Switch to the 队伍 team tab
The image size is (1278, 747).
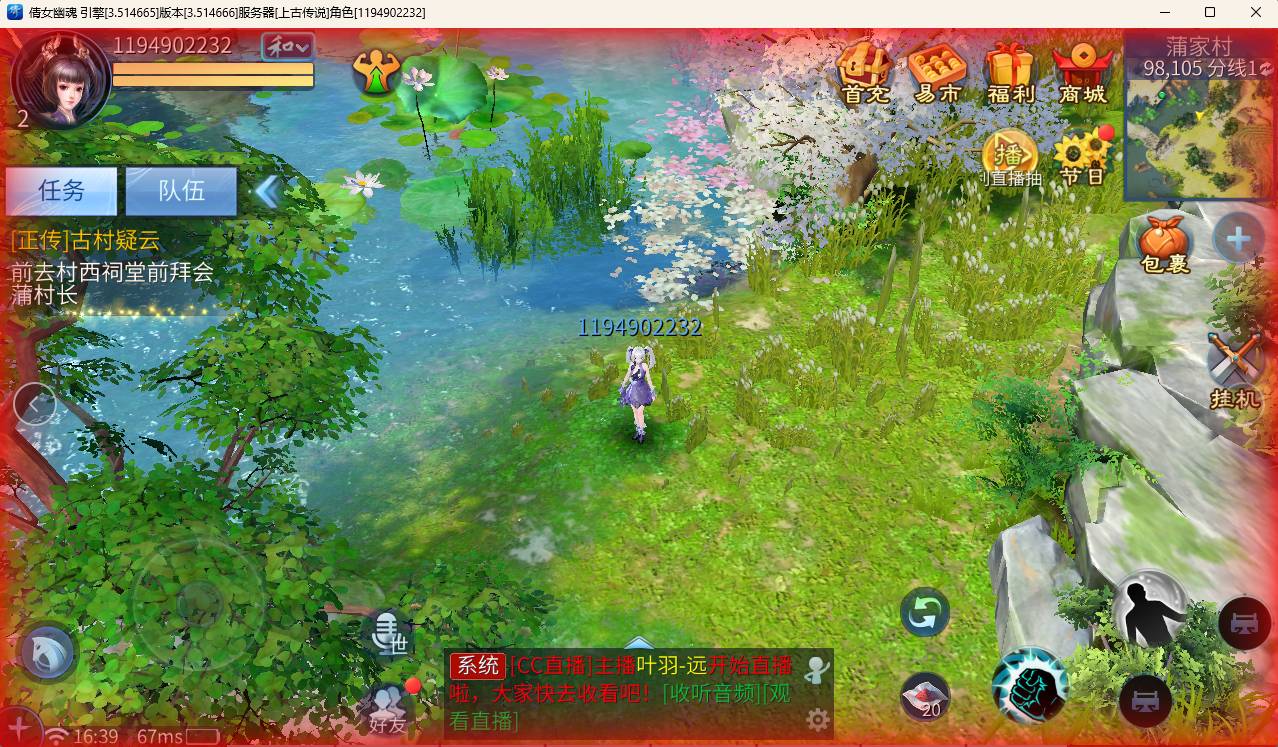click(181, 191)
